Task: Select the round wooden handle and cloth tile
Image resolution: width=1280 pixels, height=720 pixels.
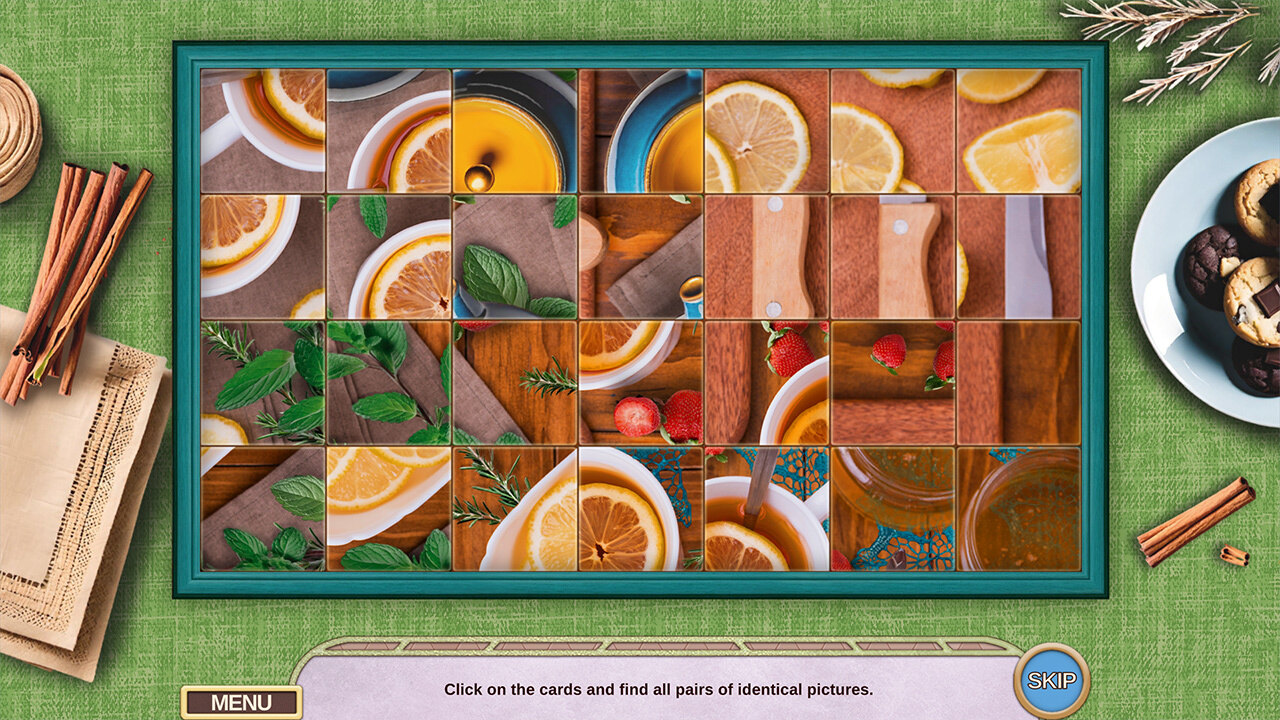Action: click(x=641, y=257)
